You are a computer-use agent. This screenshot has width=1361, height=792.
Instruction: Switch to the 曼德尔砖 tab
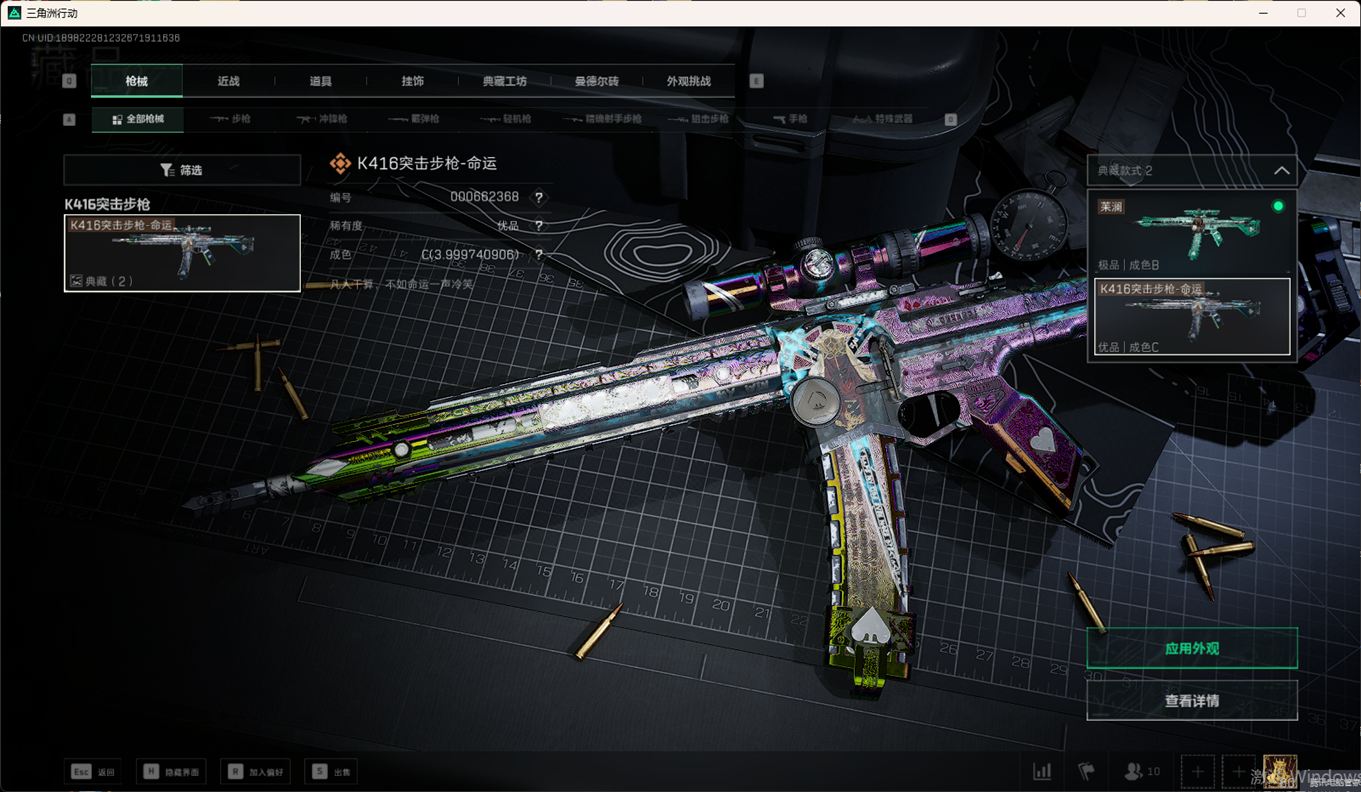[x=596, y=81]
